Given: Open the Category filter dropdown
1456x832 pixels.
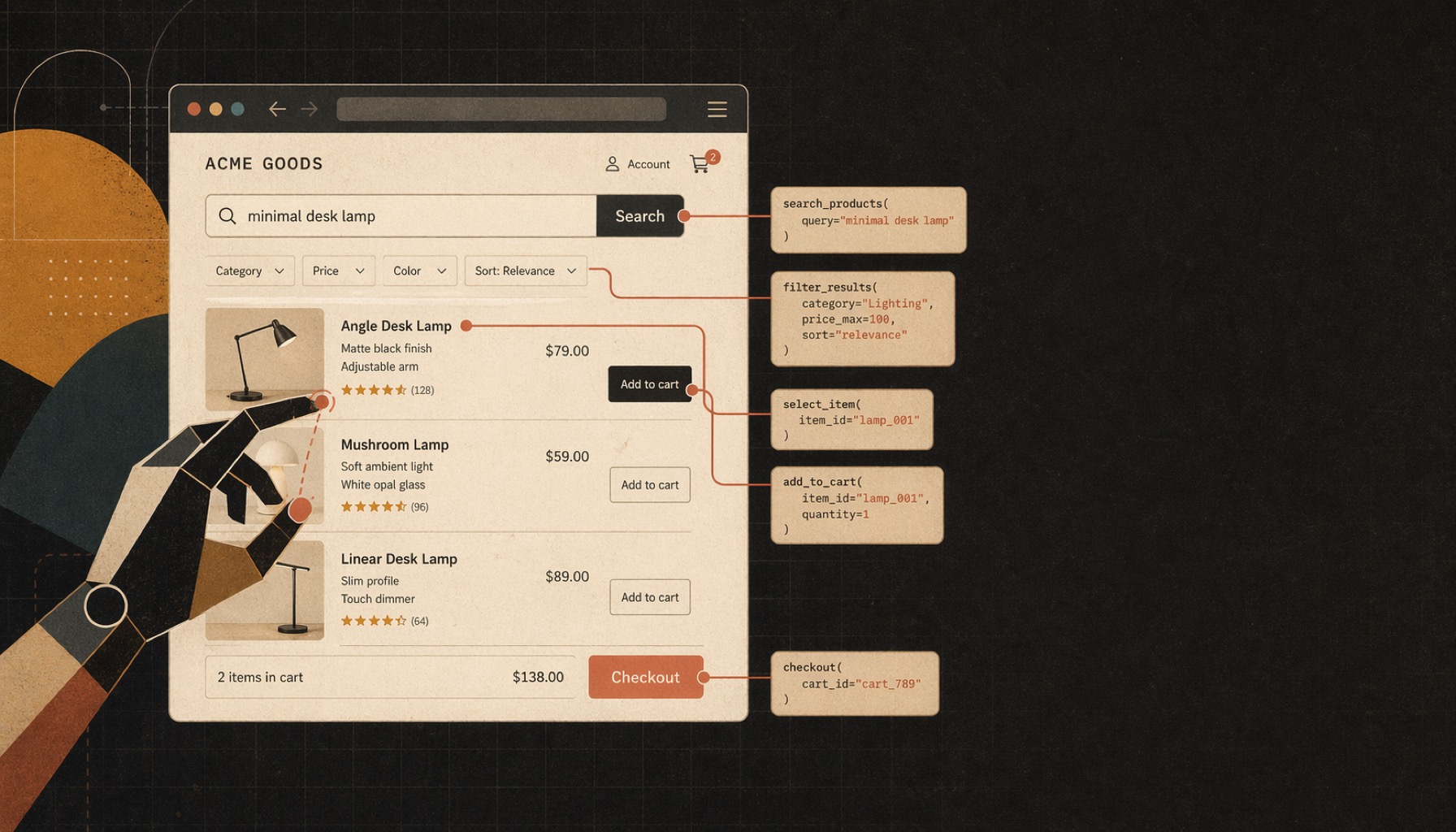Looking at the screenshot, I should [249, 271].
